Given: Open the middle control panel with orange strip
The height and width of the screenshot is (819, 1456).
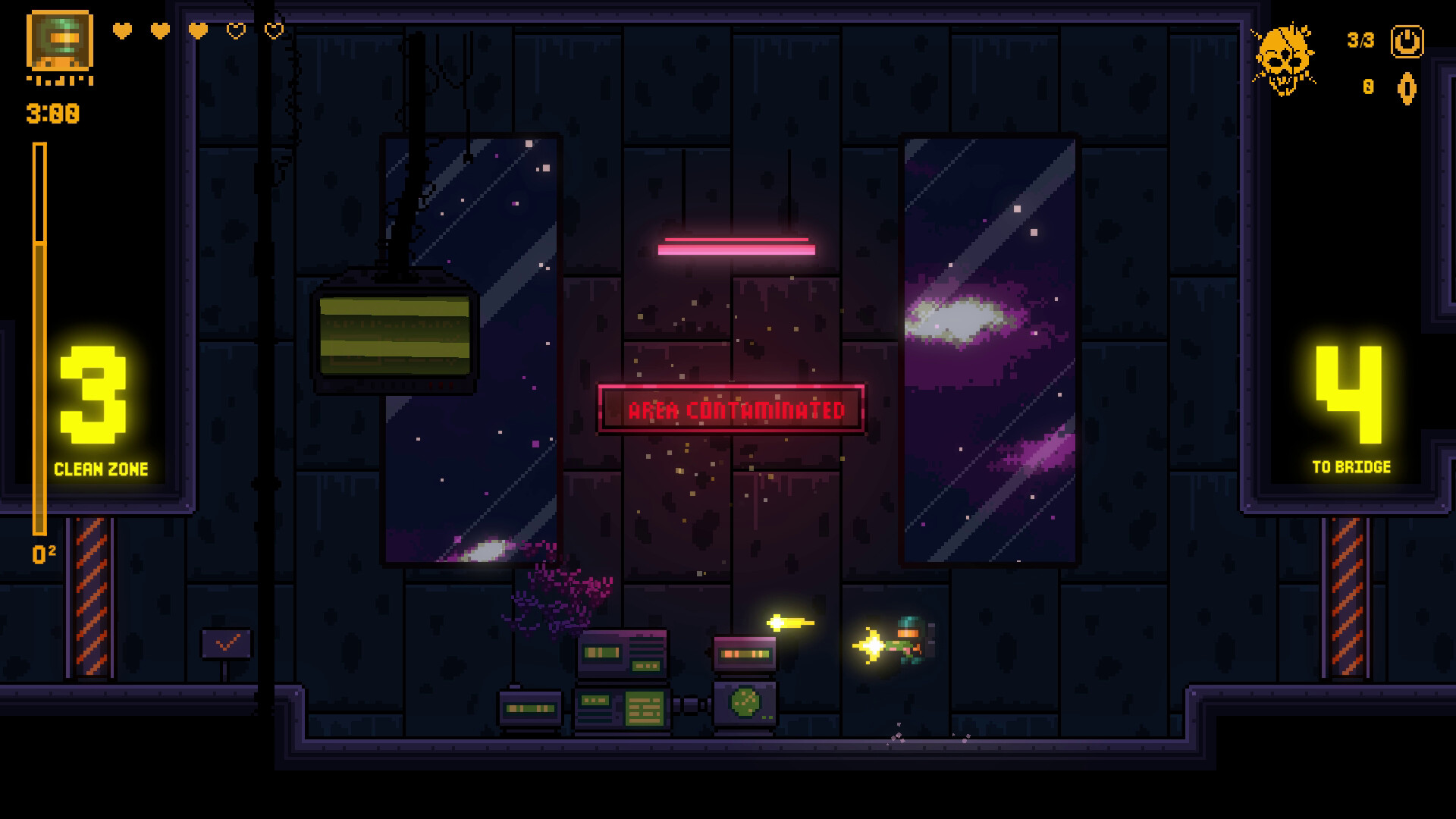Looking at the screenshot, I should 744,654.
